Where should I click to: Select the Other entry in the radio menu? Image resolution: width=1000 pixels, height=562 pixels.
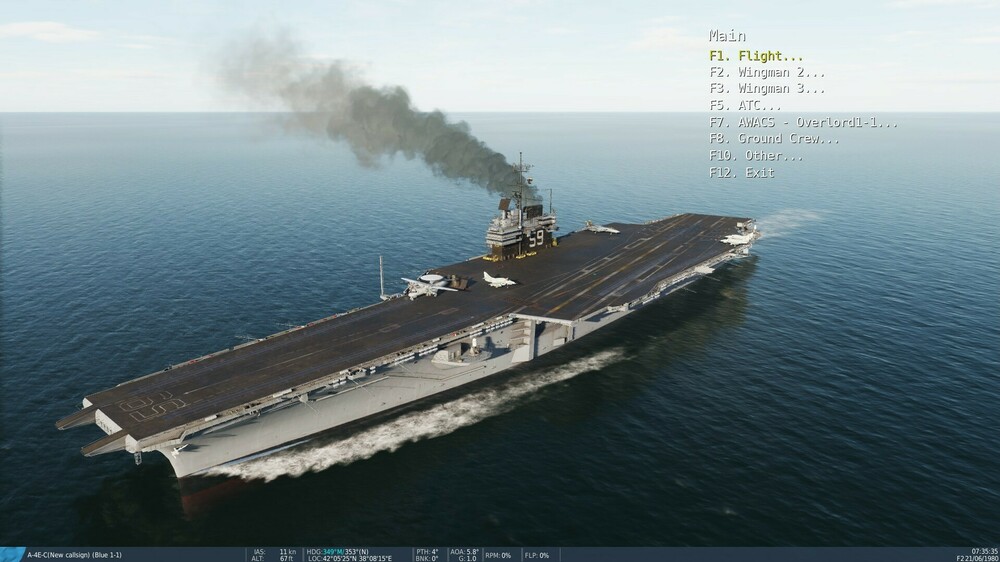[756, 156]
